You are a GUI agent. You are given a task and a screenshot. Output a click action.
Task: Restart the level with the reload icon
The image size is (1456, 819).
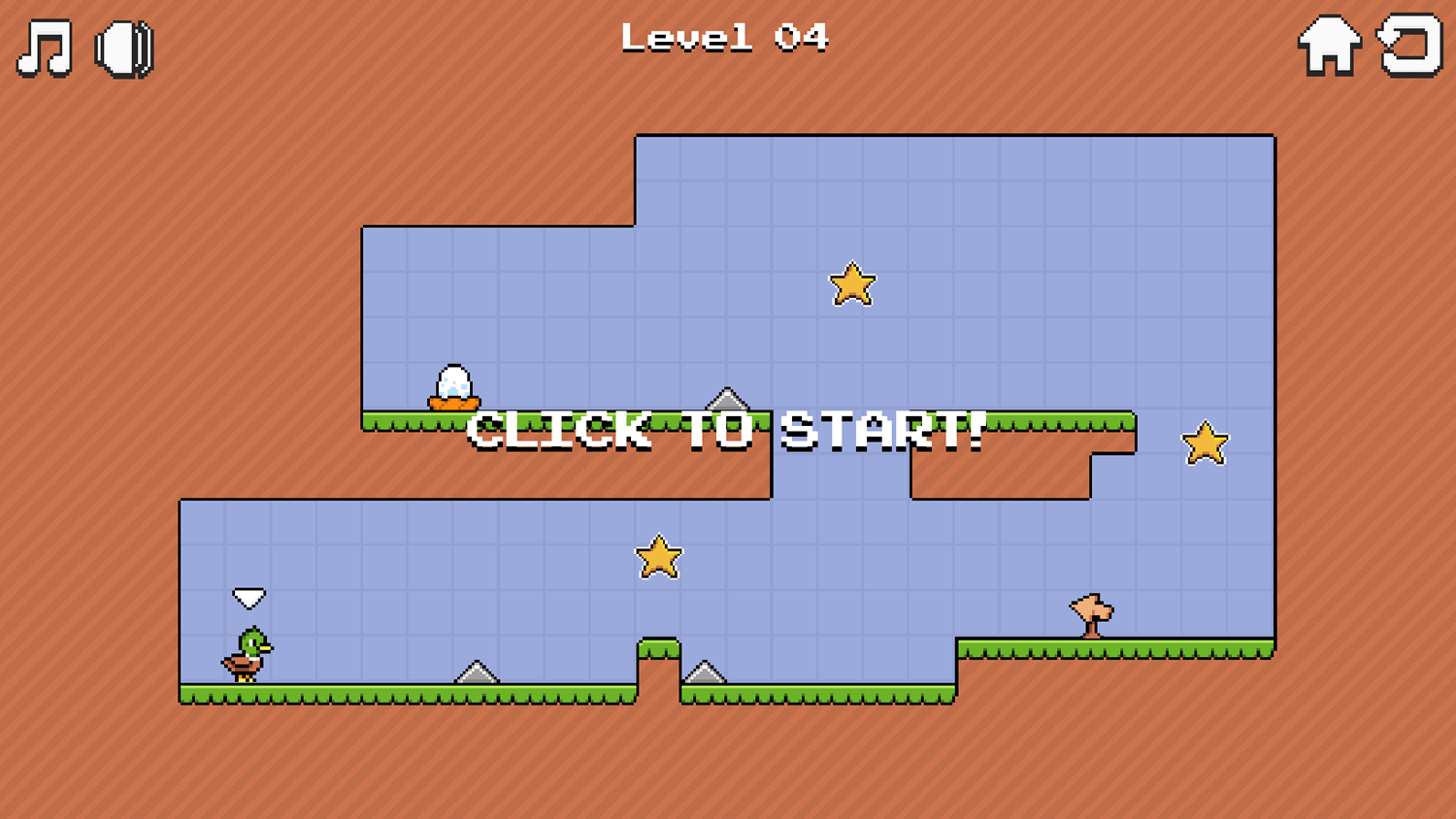tap(1409, 44)
